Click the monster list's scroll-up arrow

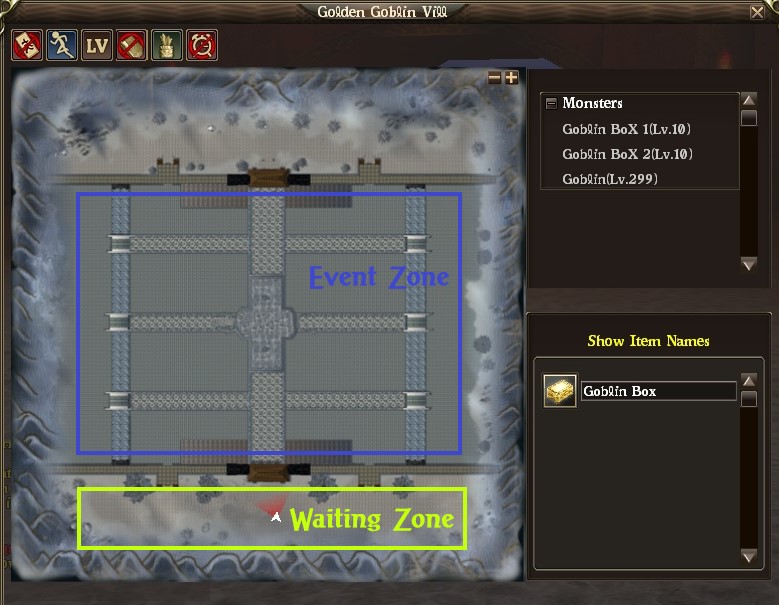coord(749,101)
